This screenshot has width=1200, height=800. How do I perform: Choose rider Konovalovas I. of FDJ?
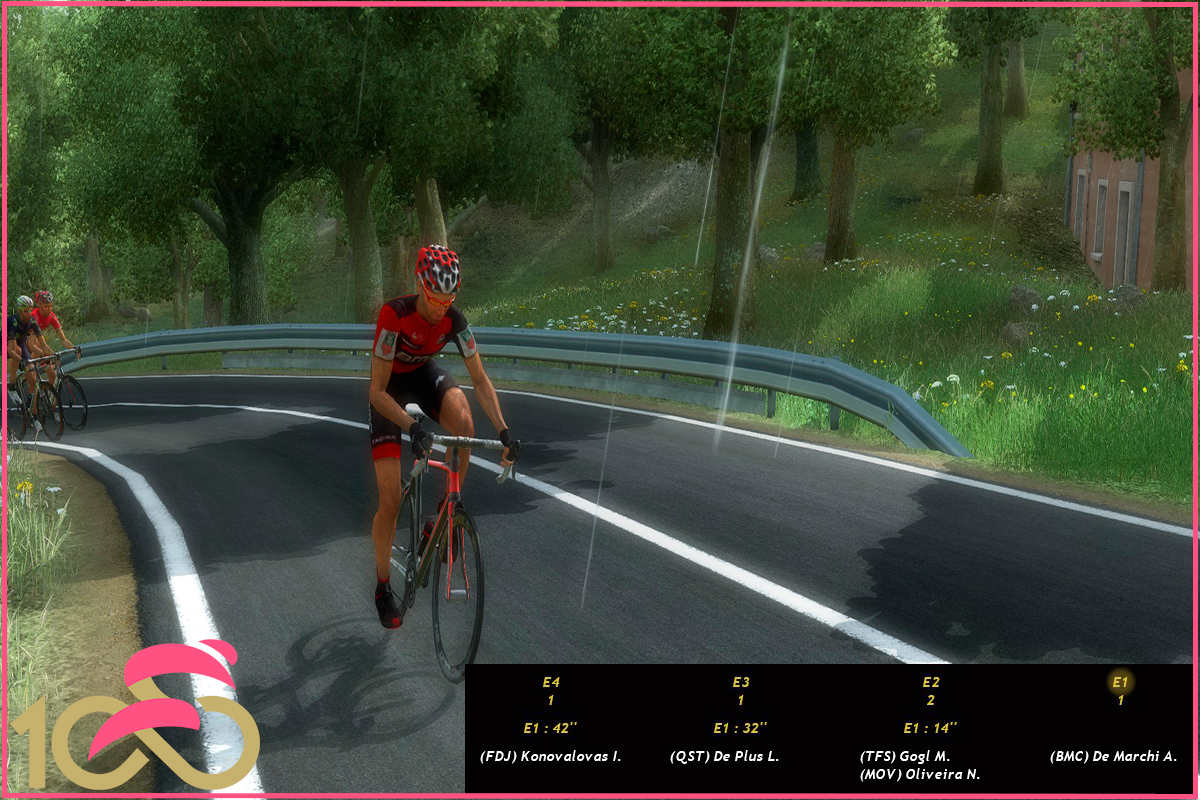click(550, 757)
